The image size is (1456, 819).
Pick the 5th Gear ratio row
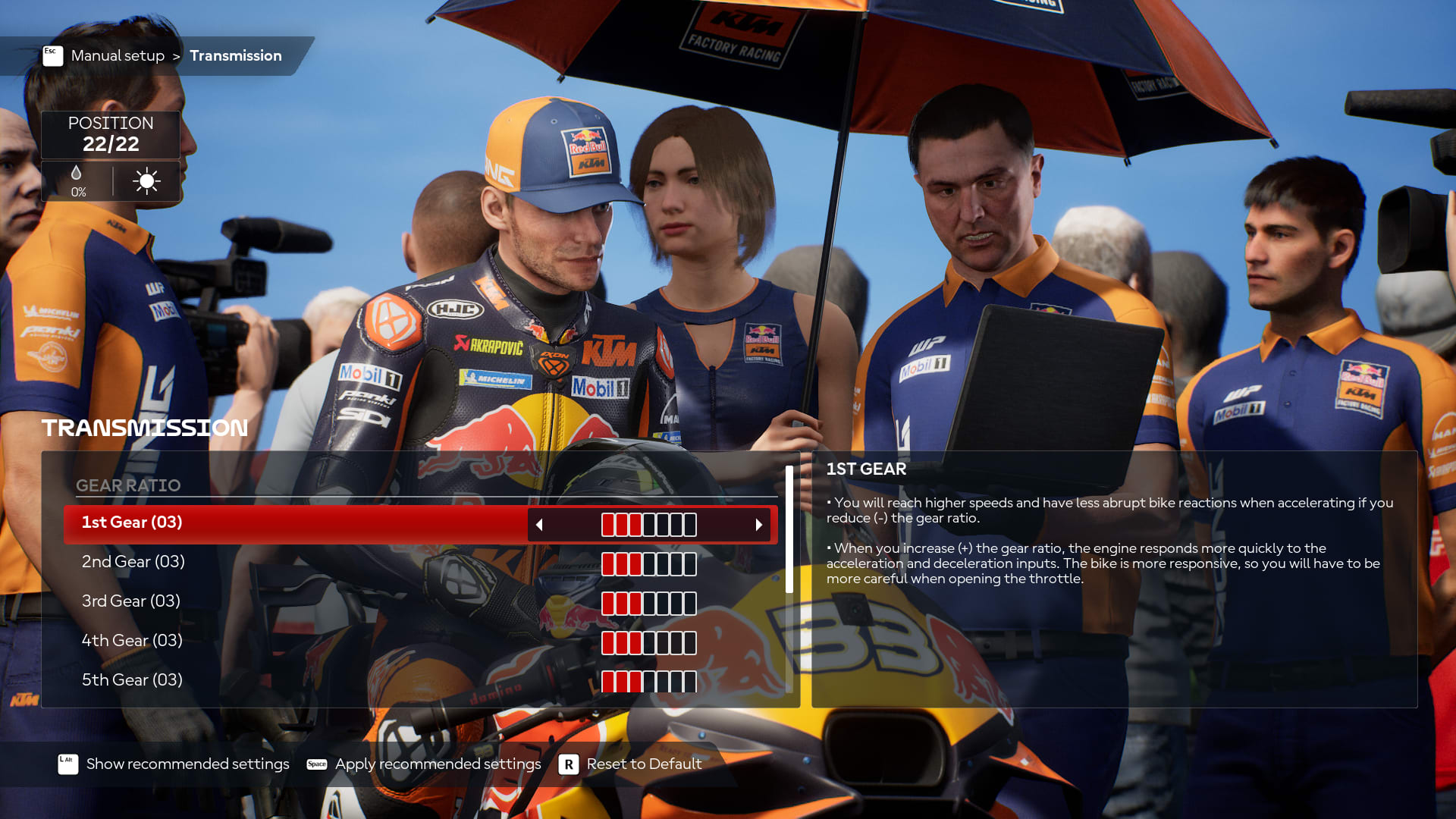coord(133,680)
